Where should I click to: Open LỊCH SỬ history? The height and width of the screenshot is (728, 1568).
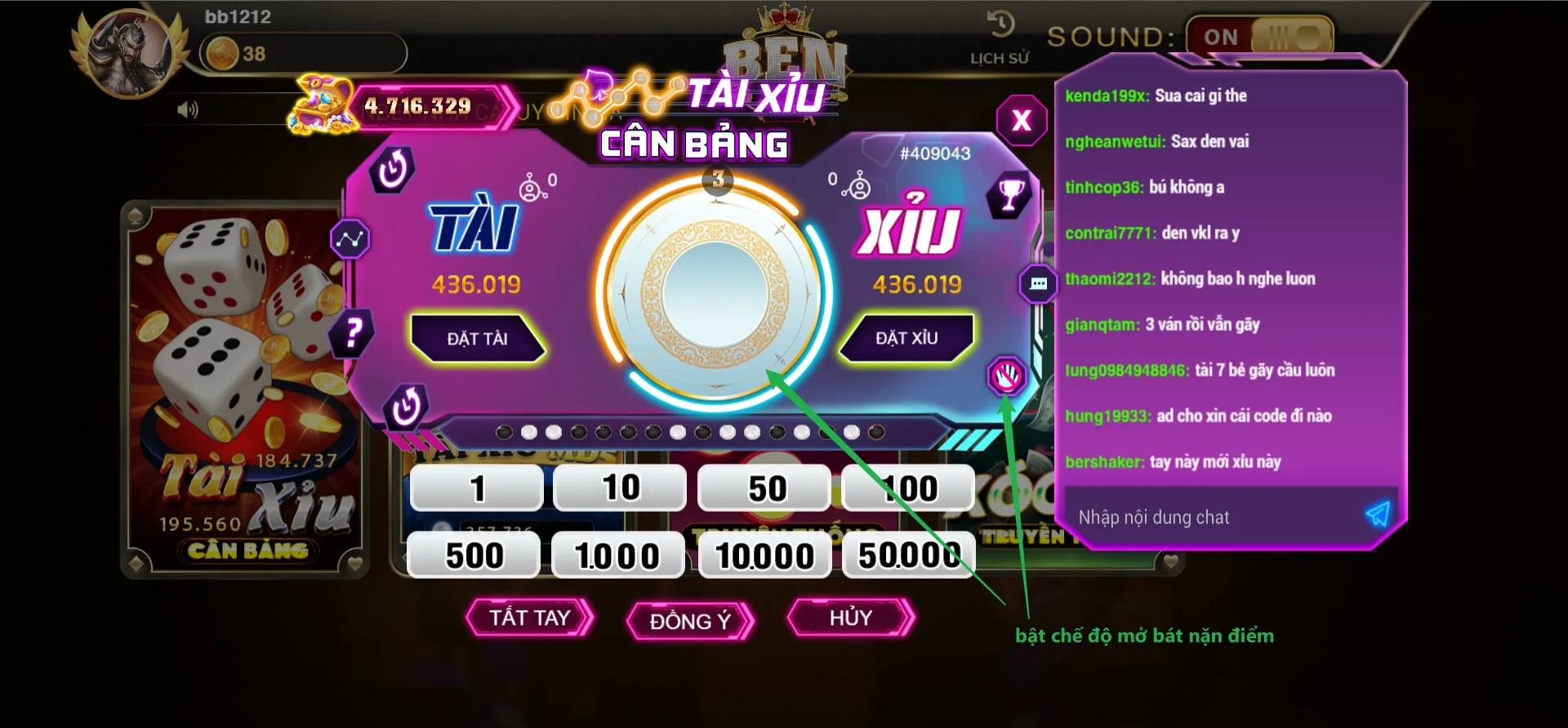coord(1000,37)
